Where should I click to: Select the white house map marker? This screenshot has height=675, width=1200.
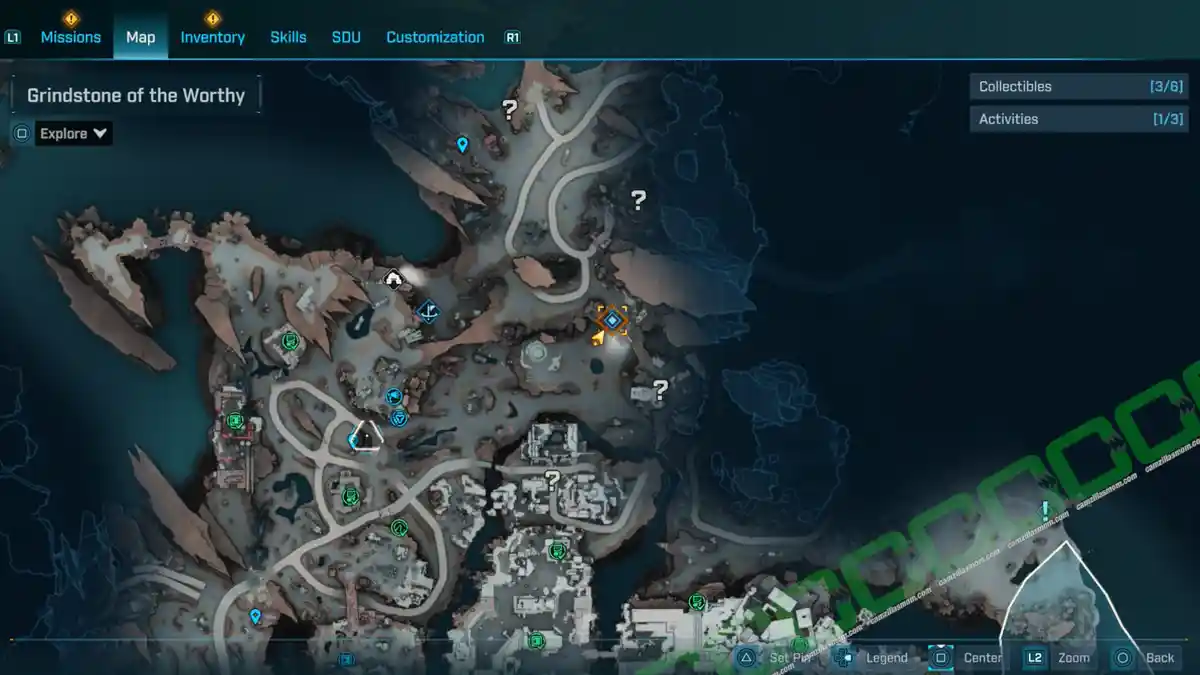click(393, 279)
